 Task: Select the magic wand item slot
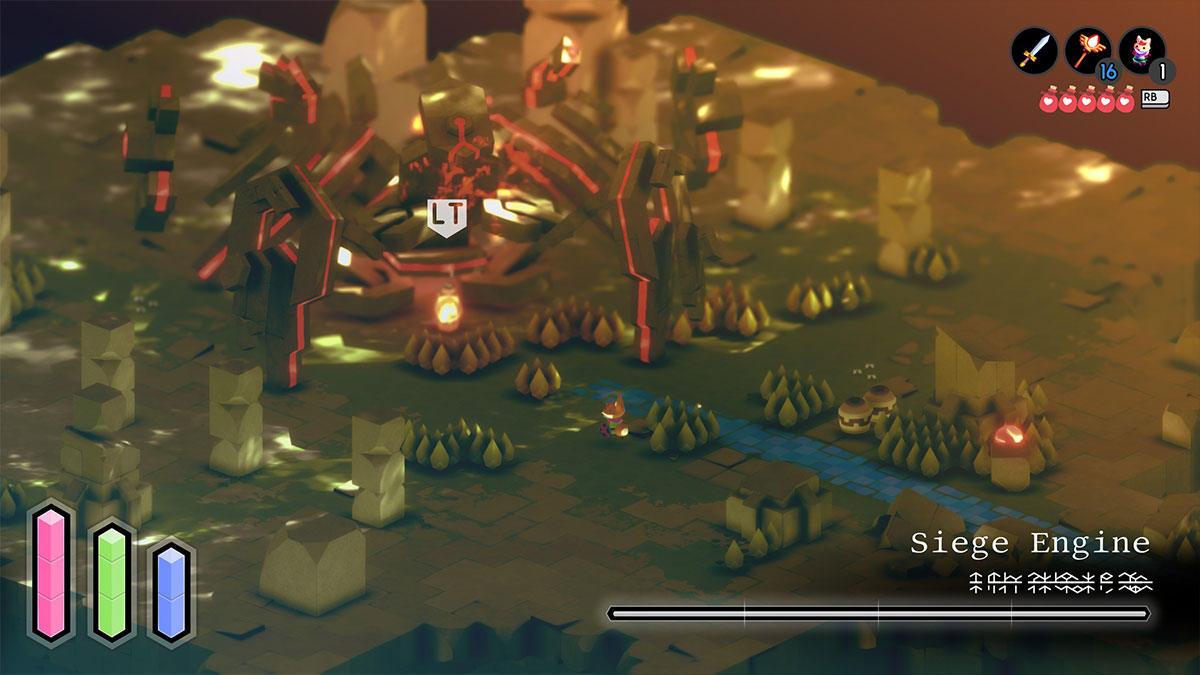coord(1087,50)
